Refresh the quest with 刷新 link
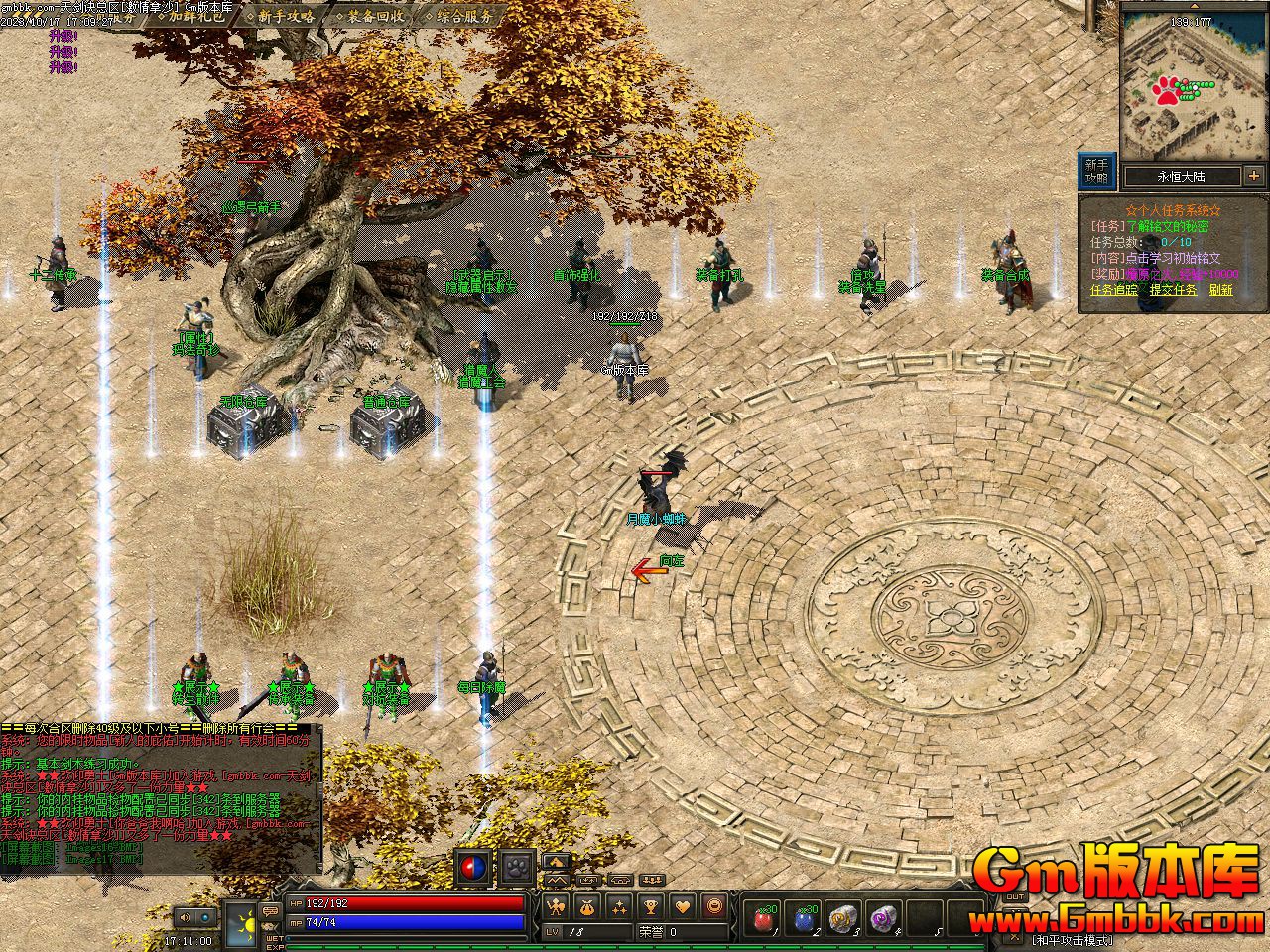Viewport: 1270px width, 952px height. coord(1220,290)
